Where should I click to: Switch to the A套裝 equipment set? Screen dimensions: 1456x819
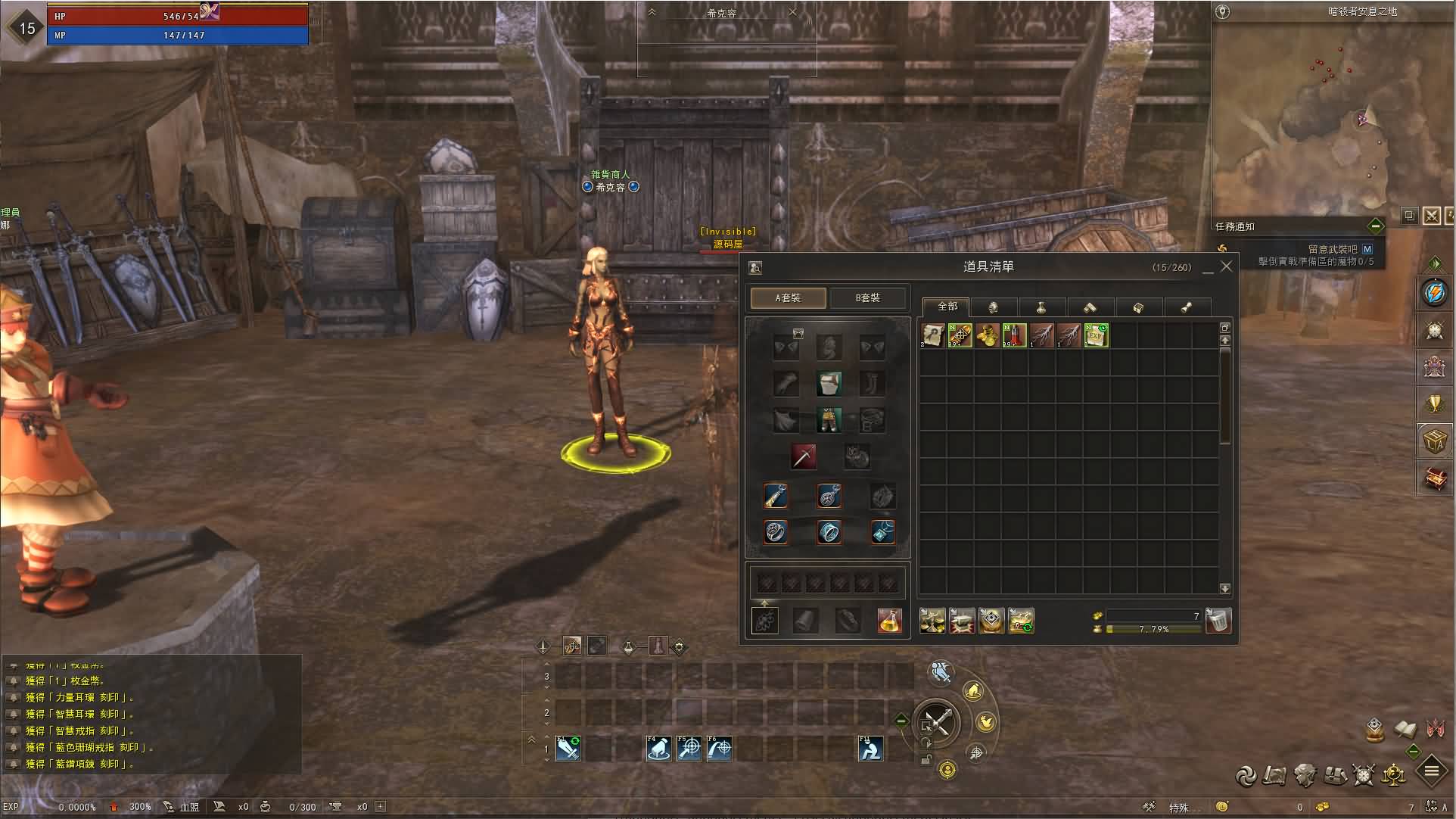point(787,298)
